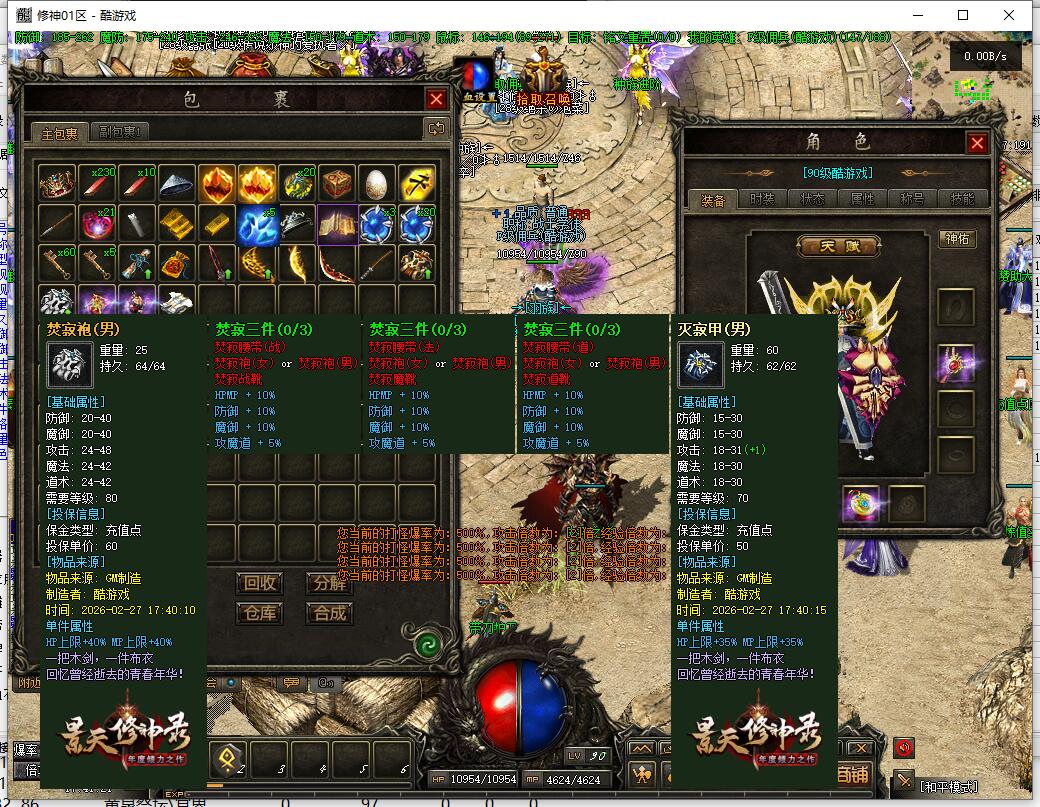Select the white egg item
This screenshot has height=807, width=1040.
376,185
